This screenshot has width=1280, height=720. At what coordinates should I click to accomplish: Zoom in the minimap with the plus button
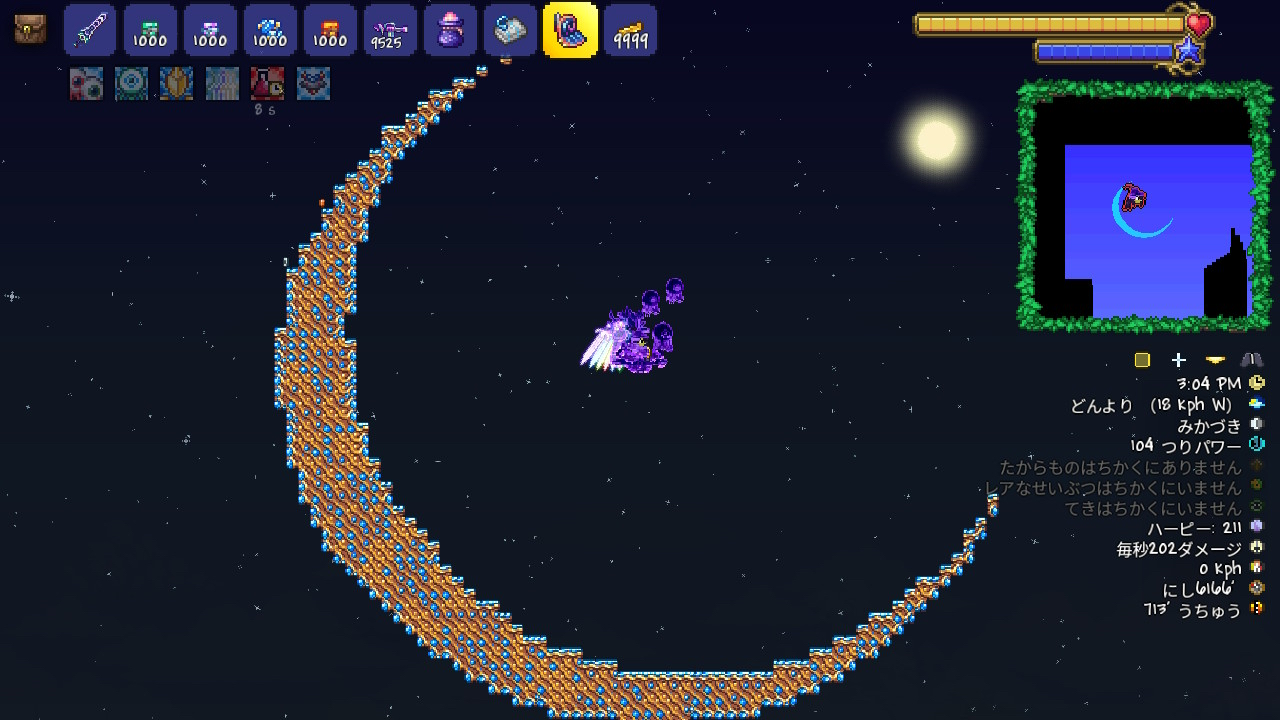tap(1179, 360)
